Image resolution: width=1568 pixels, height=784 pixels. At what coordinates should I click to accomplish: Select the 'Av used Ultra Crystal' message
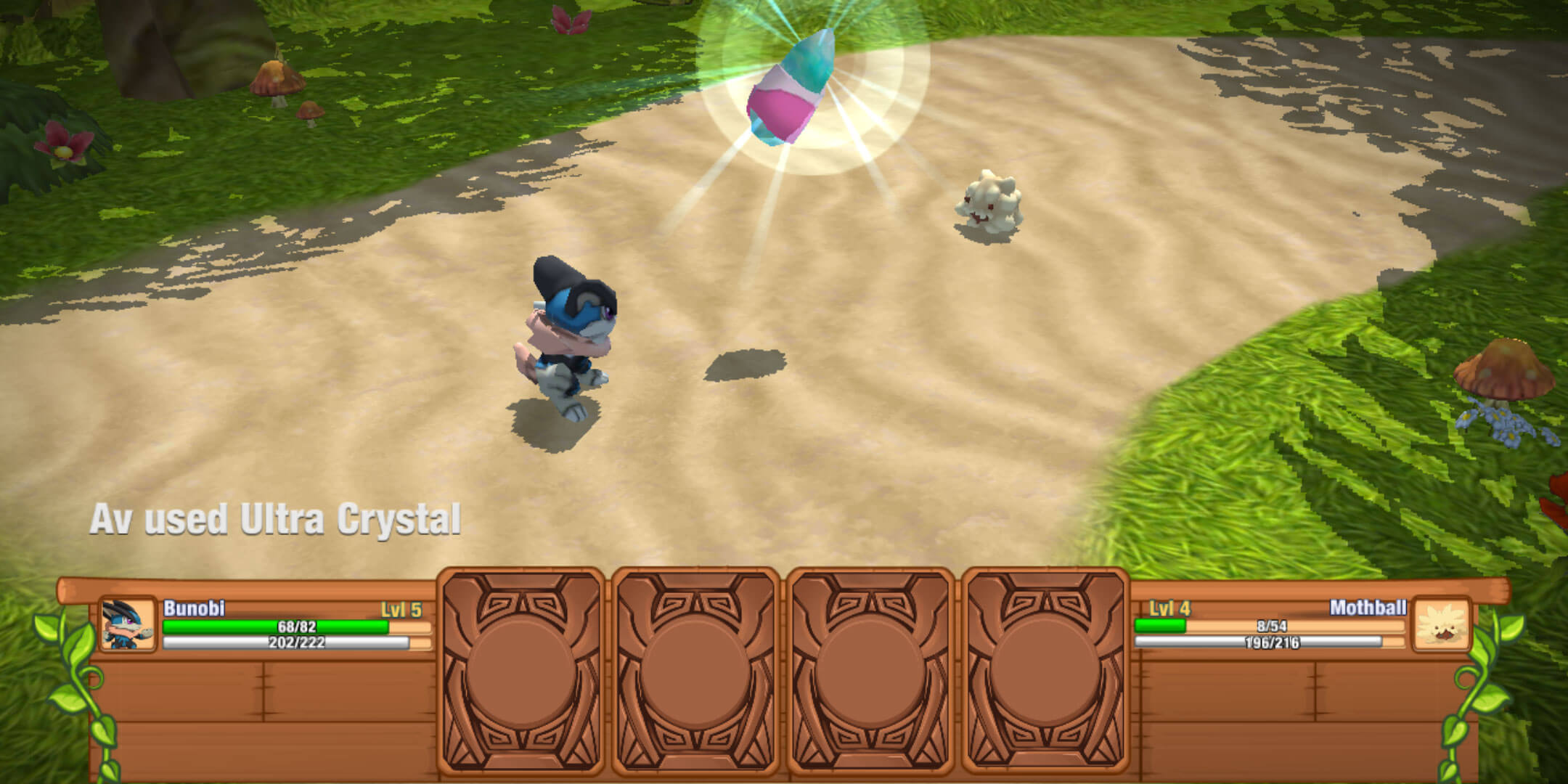pyautogui.click(x=276, y=518)
